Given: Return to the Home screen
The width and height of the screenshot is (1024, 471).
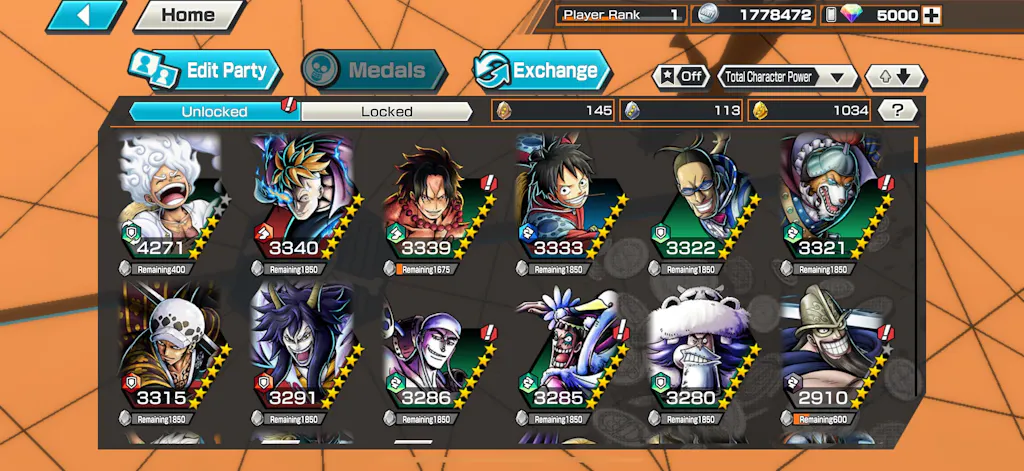Looking at the screenshot, I should pos(188,15).
